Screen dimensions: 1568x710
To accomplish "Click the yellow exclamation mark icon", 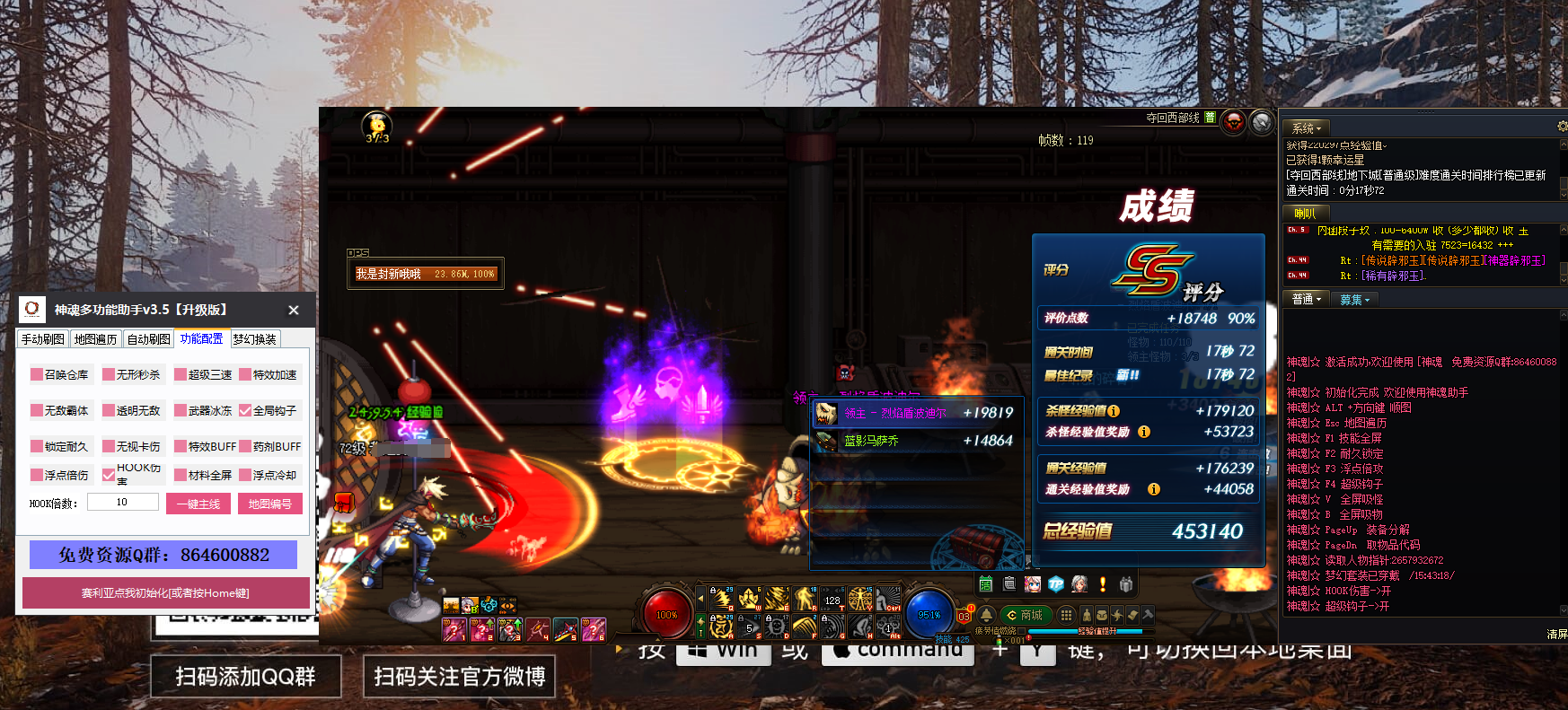I will [x=1103, y=584].
